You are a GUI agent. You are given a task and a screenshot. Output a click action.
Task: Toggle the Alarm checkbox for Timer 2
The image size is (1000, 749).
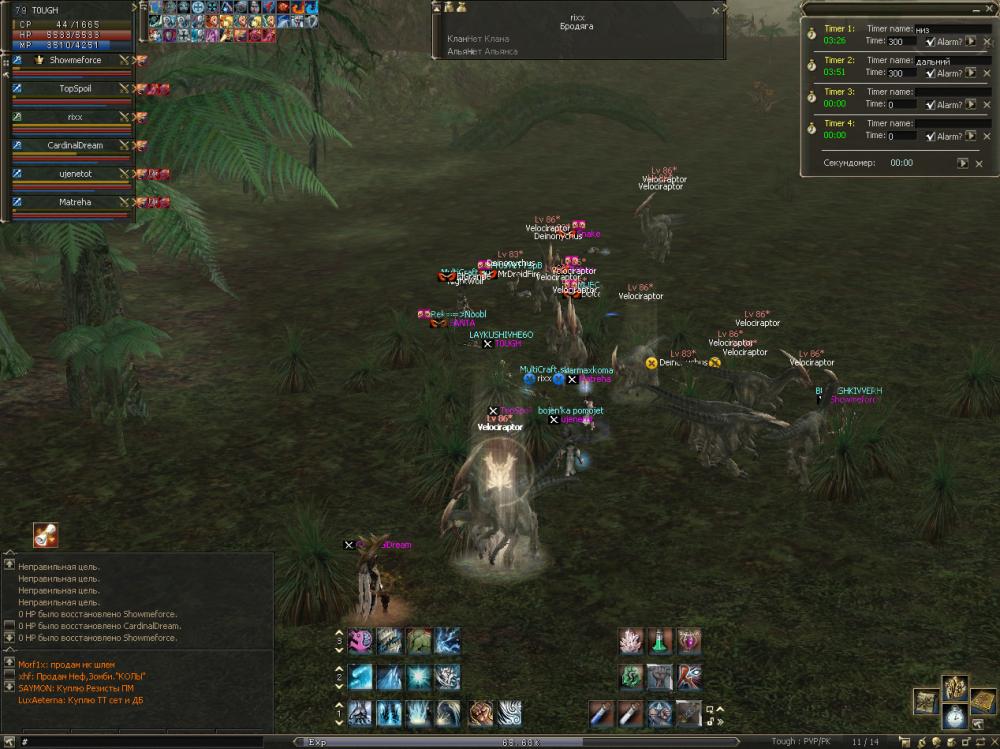pyautogui.click(x=931, y=73)
